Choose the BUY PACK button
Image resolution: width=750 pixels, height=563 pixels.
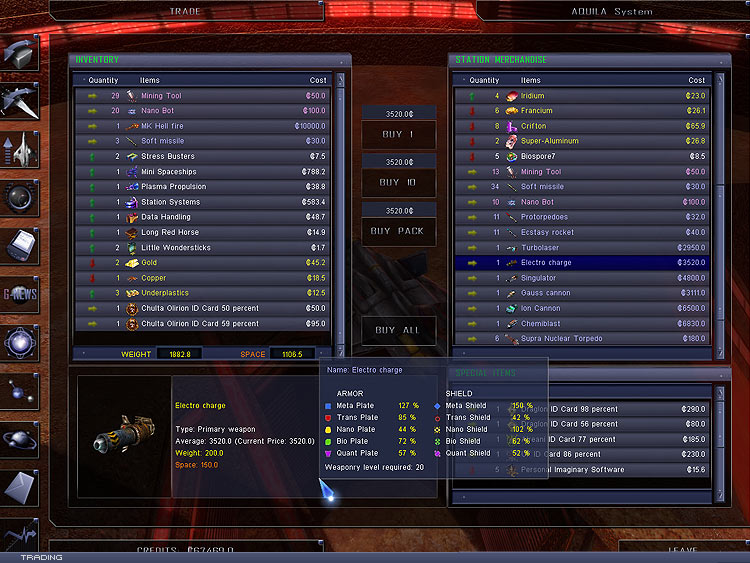pos(398,231)
